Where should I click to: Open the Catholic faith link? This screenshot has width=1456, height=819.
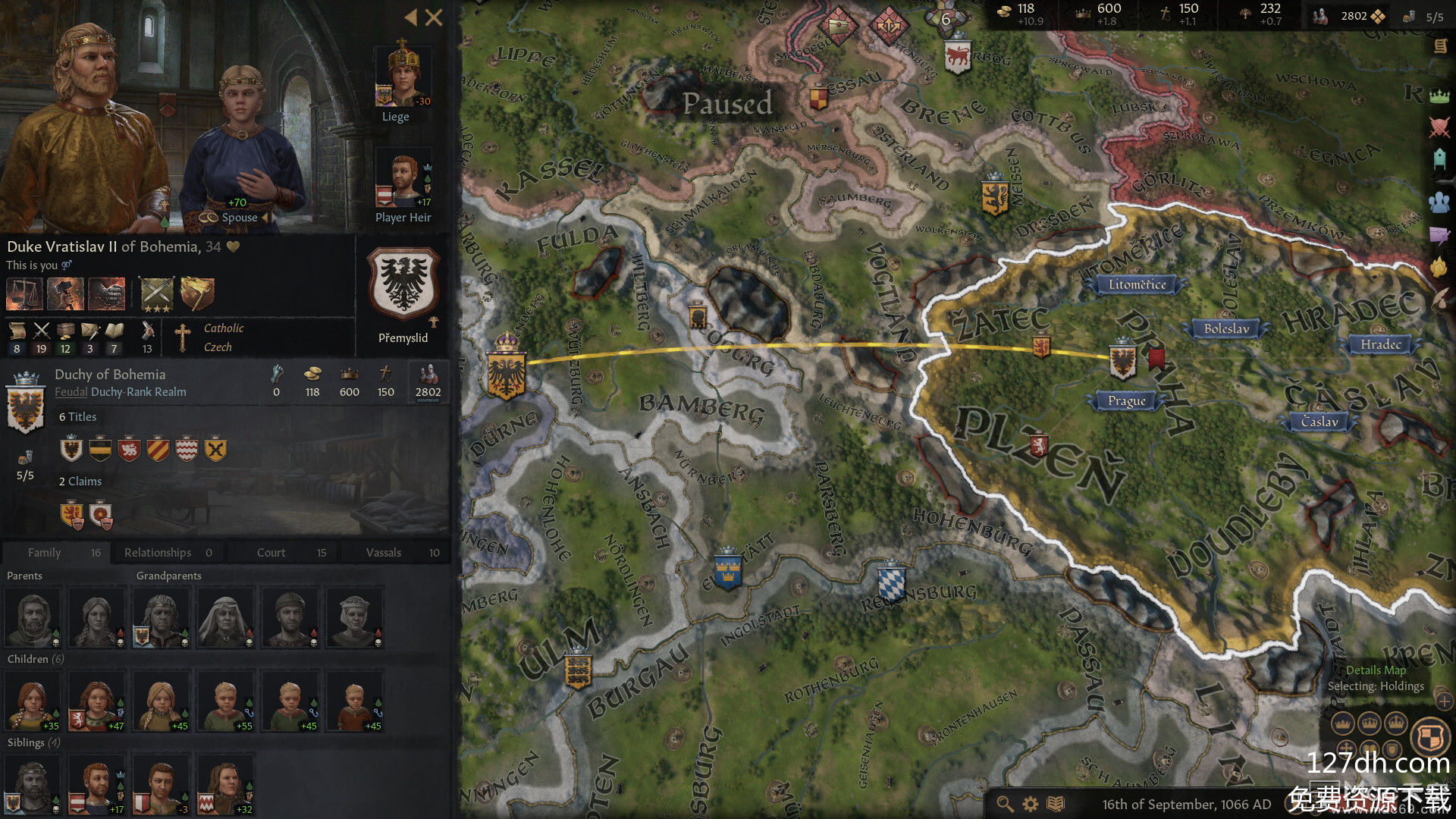click(224, 328)
